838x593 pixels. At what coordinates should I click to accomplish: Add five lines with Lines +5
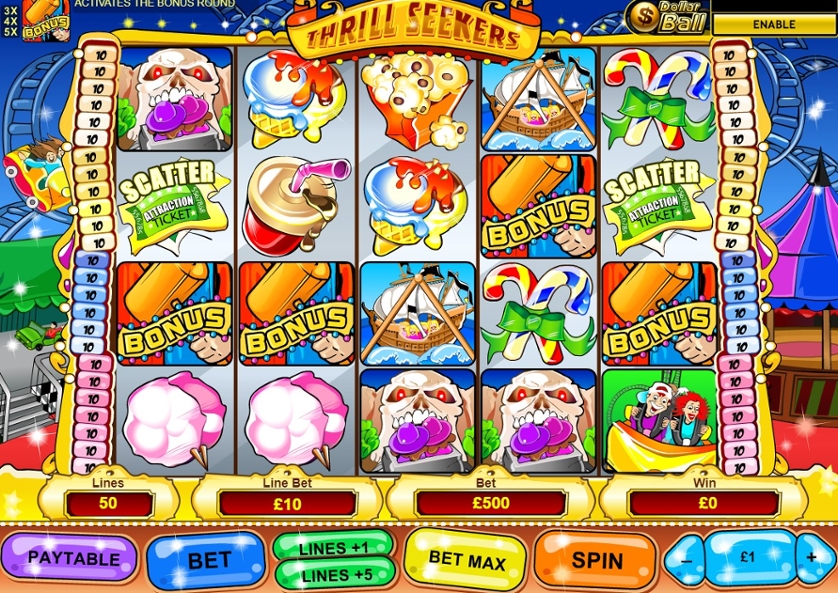pos(334,575)
